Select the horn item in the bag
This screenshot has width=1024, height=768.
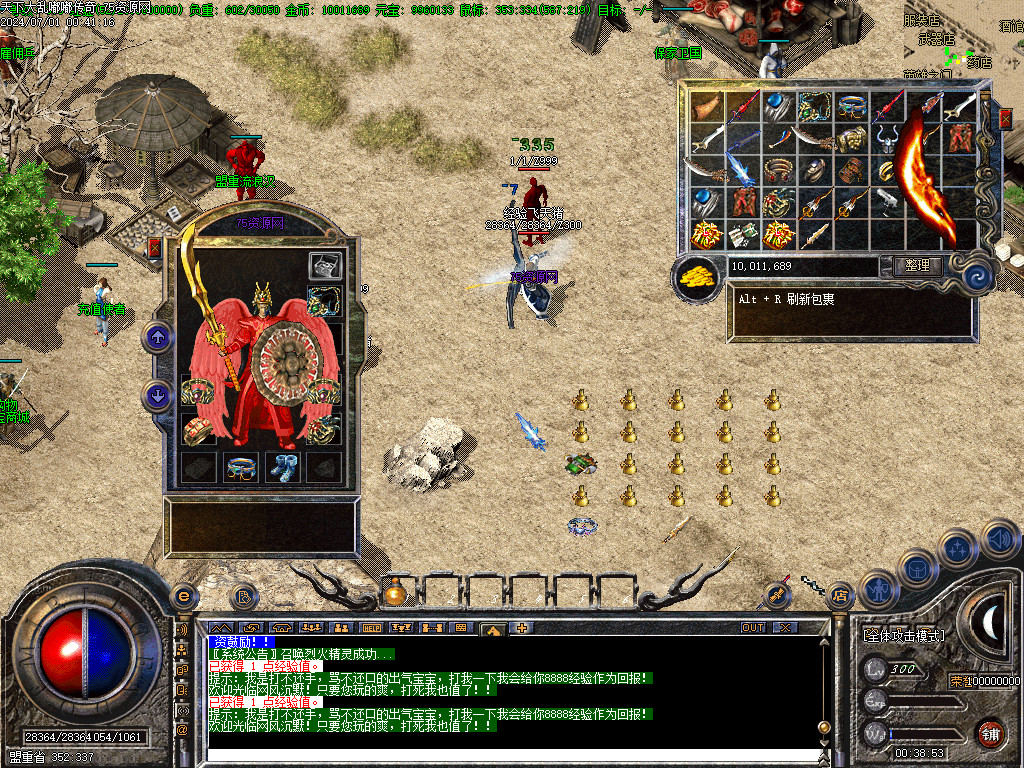click(707, 108)
